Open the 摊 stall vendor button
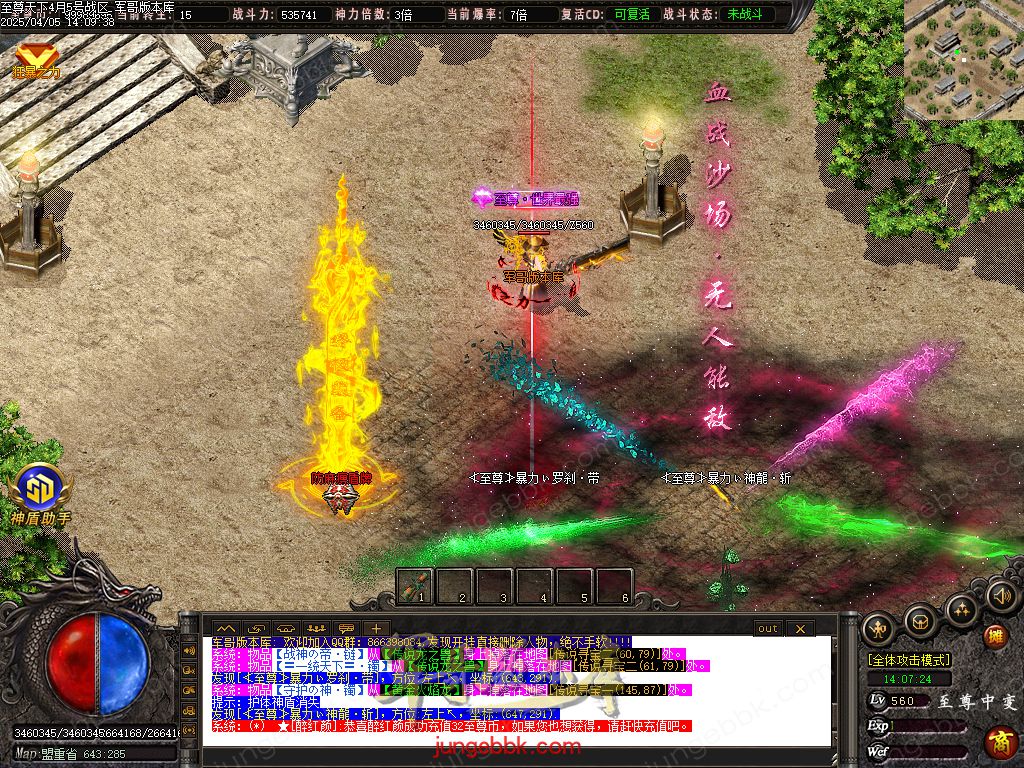 tap(995, 637)
